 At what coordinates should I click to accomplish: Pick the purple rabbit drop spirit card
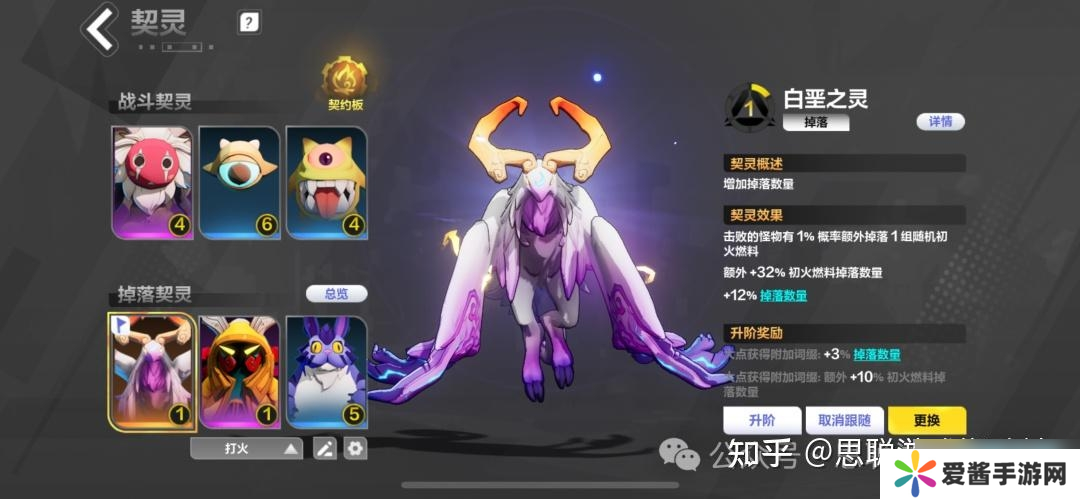click(325, 370)
